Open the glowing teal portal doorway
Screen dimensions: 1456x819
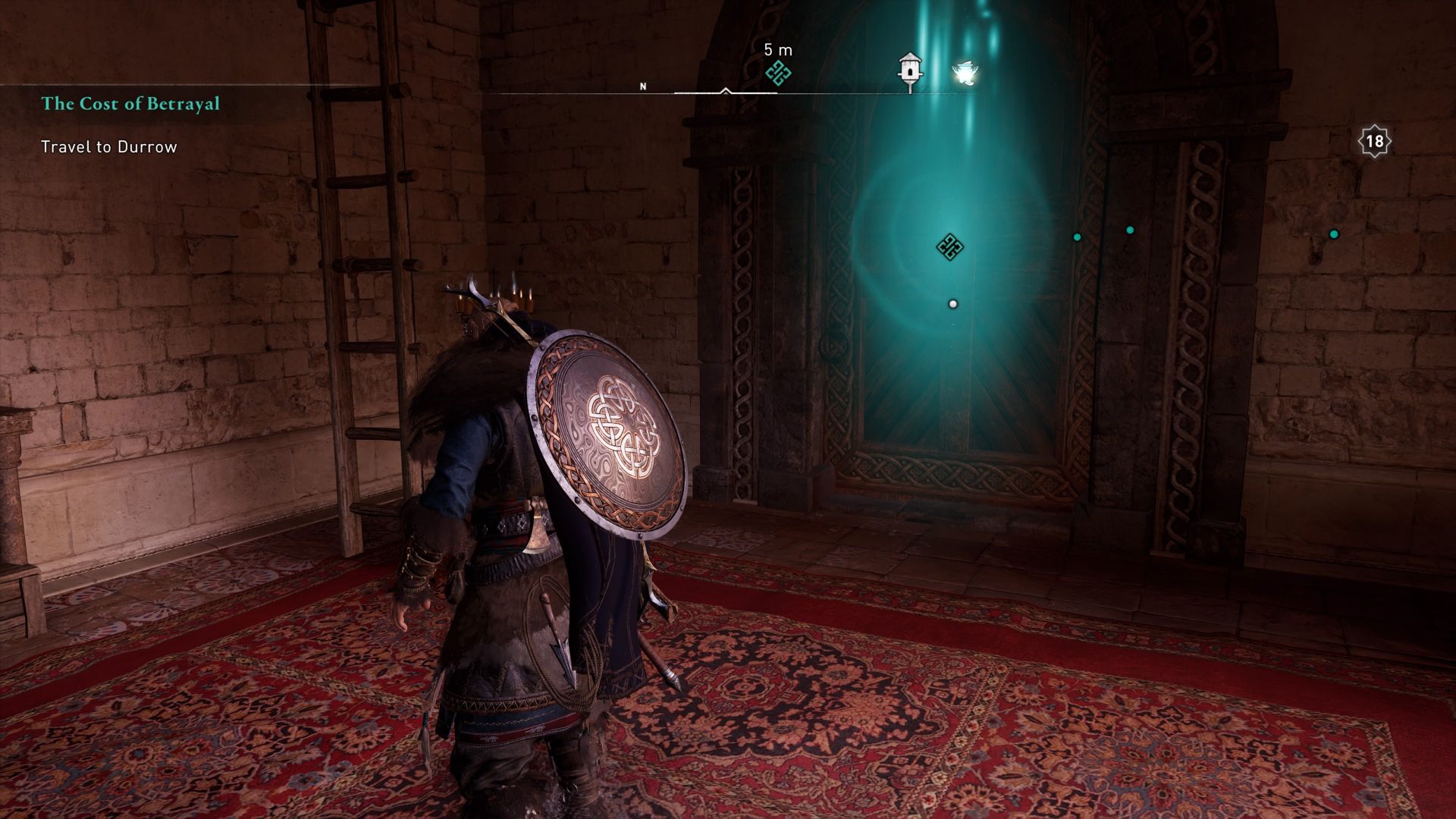tap(948, 341)
